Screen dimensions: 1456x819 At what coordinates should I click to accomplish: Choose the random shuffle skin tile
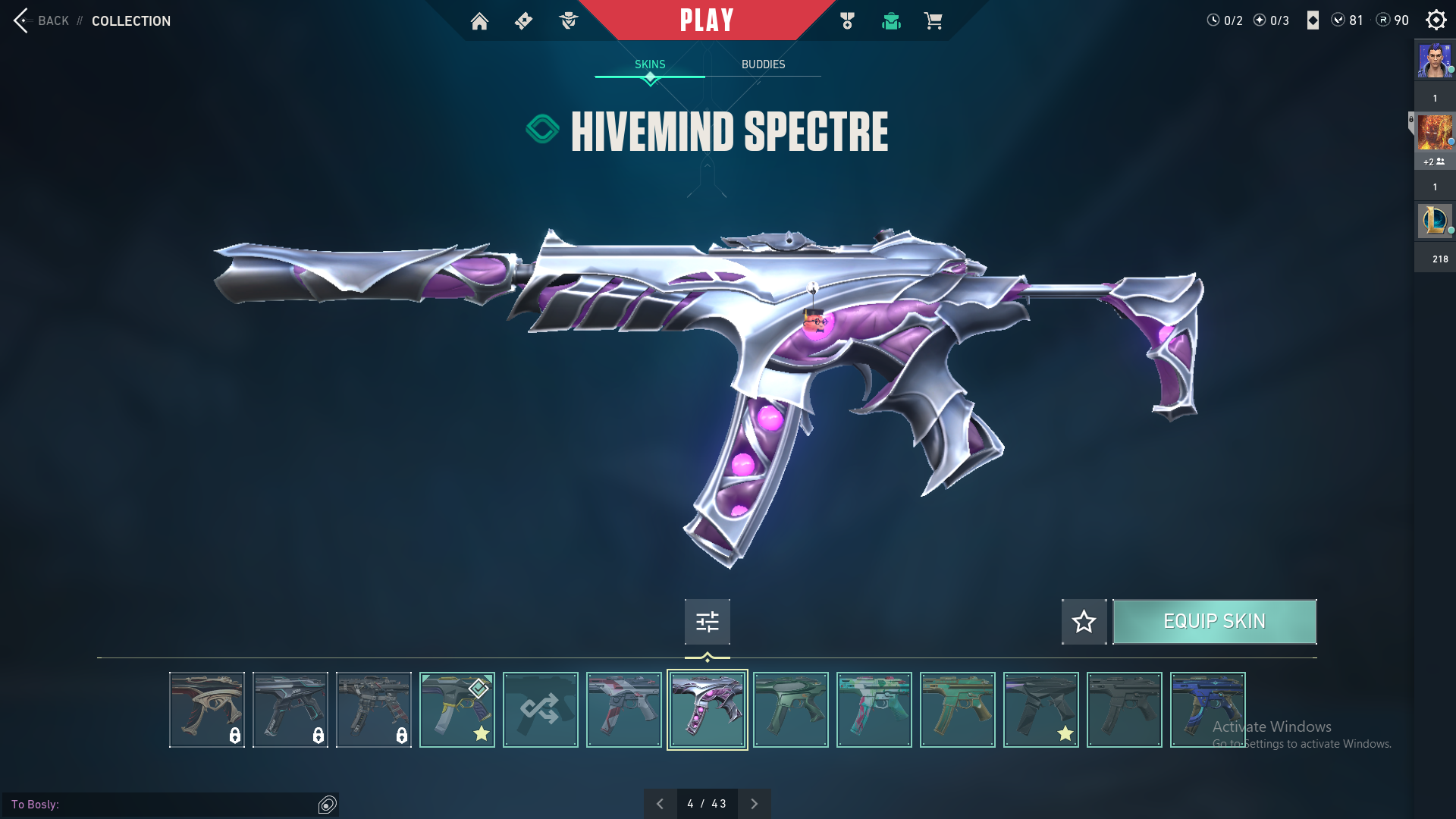tap(540, 710)
